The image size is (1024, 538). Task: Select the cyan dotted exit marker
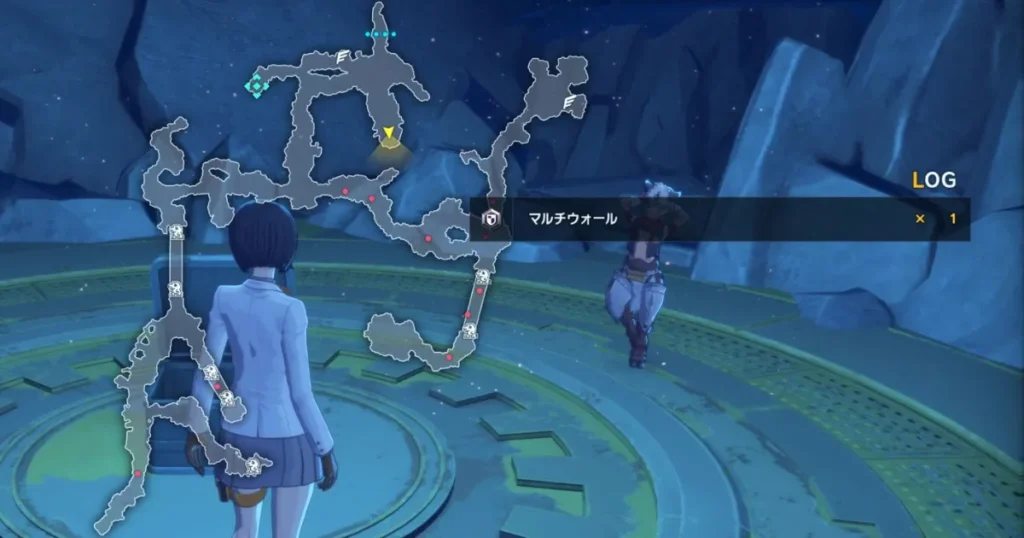click(380, 34)
